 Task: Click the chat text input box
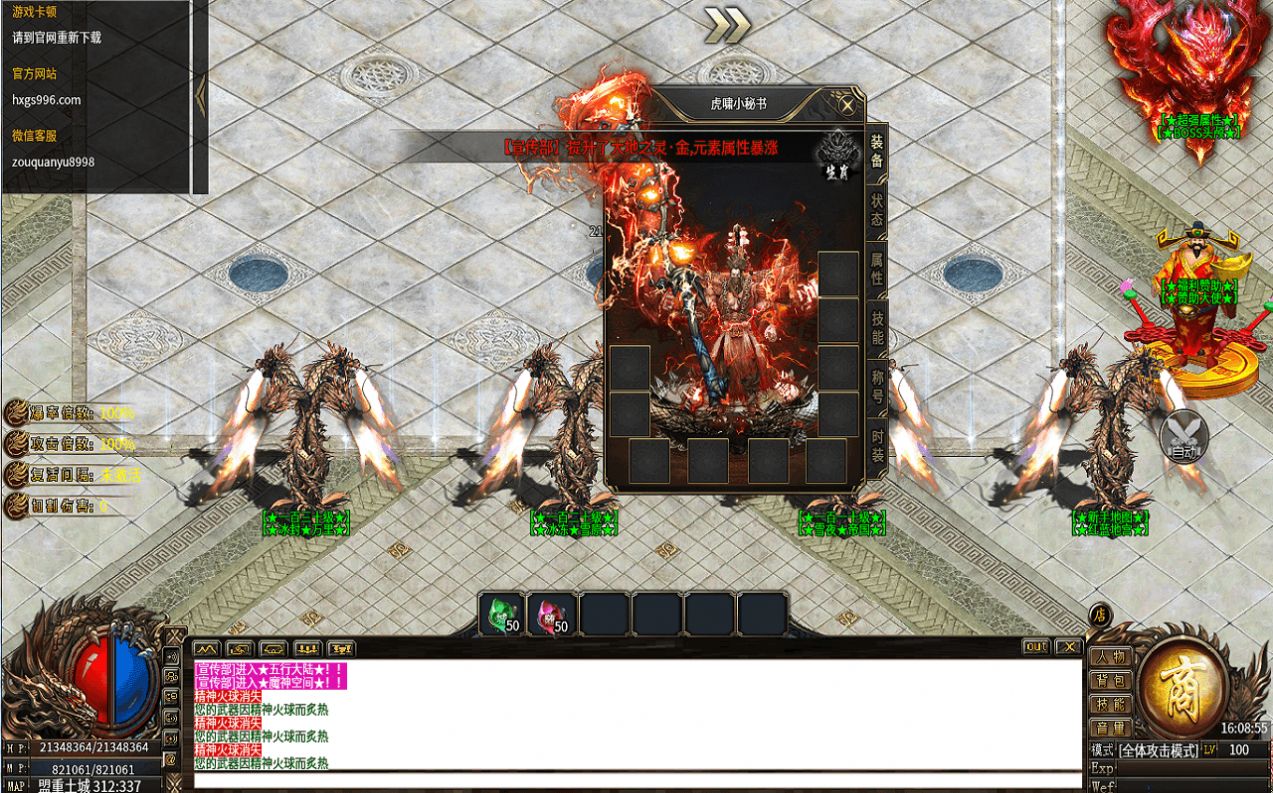[x=637, y=780]
